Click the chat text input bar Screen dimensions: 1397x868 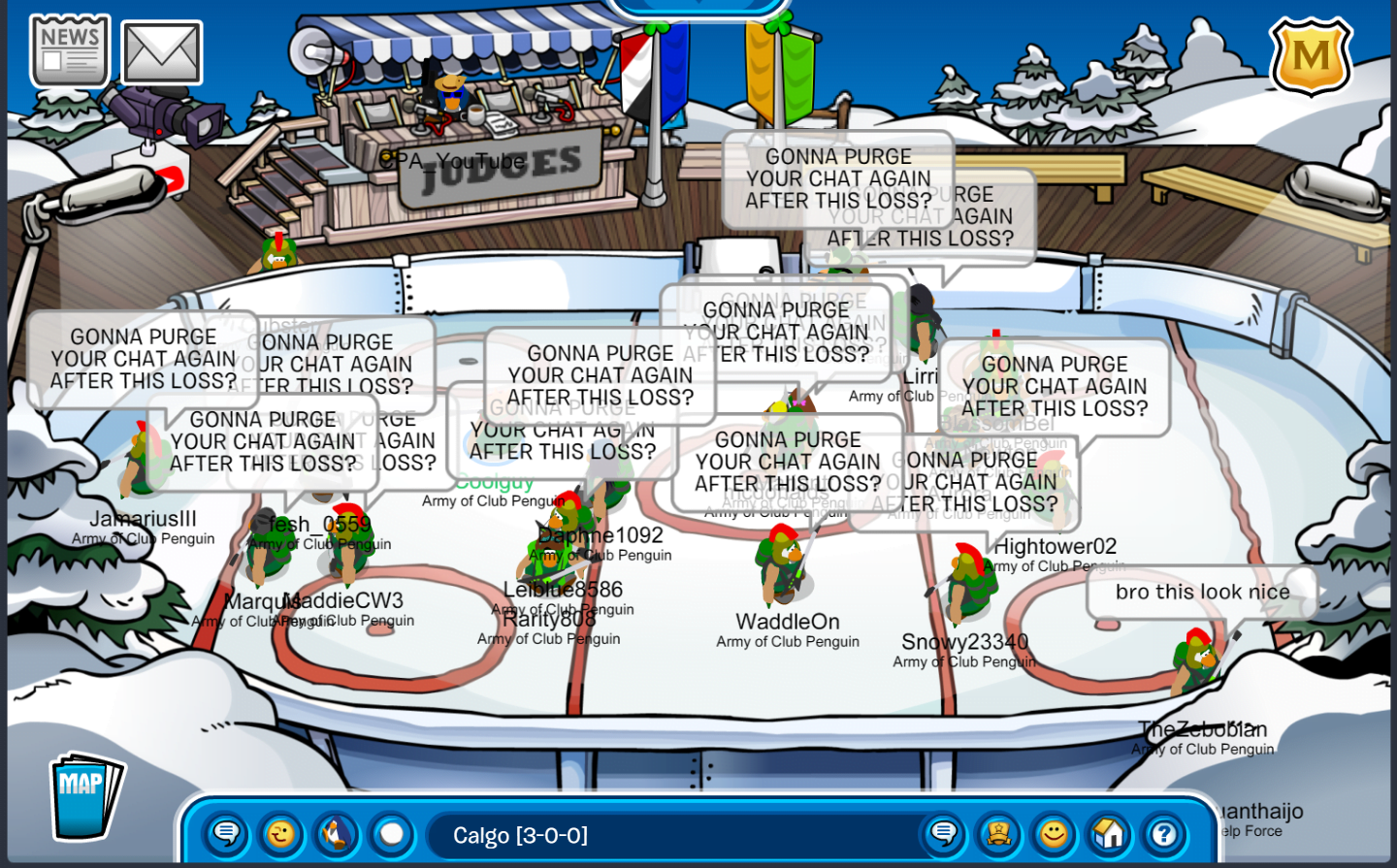(669, 835)
